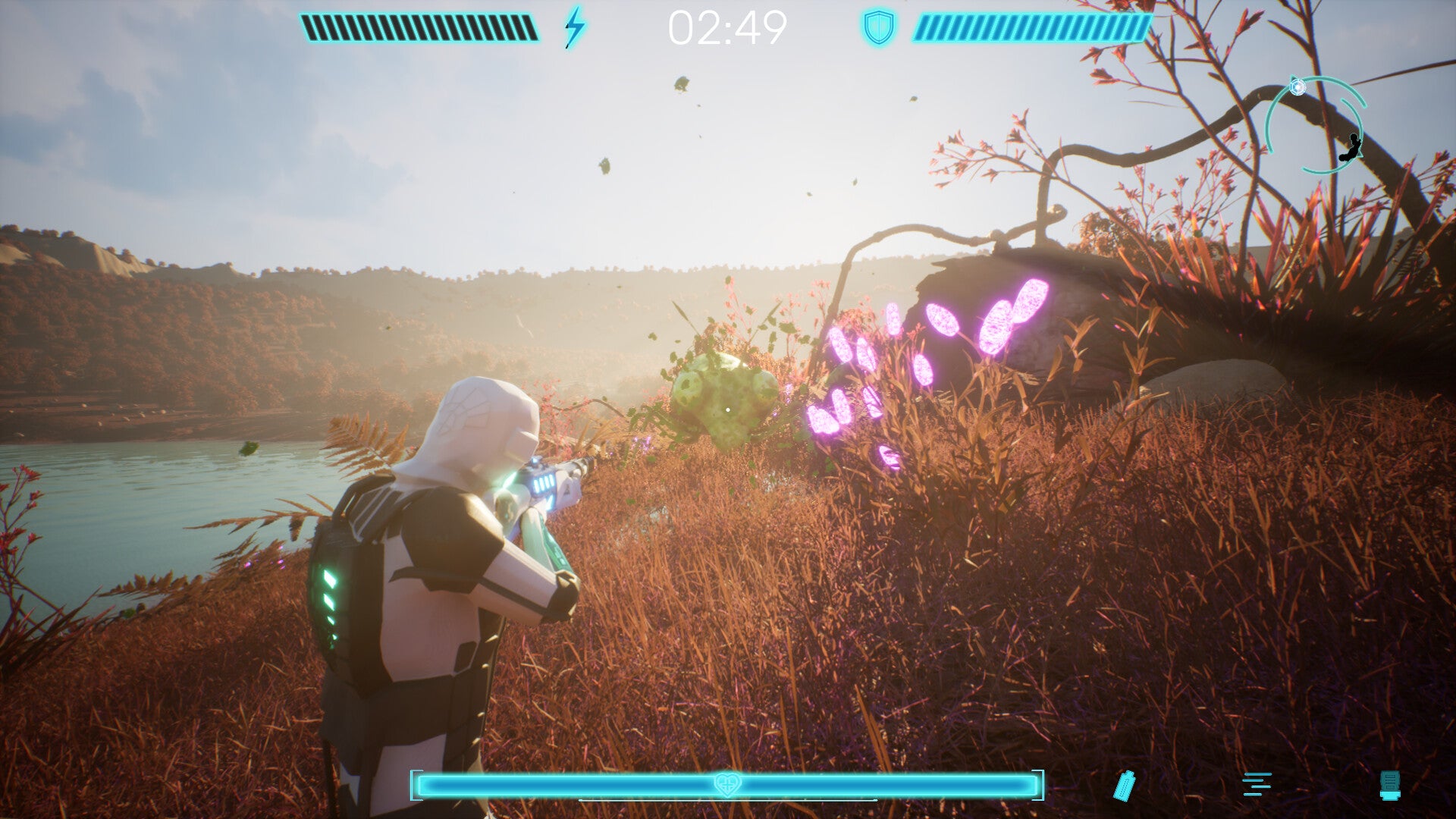
Task: Activate the horizontal lines dash icon
Action: [1257, 784]
